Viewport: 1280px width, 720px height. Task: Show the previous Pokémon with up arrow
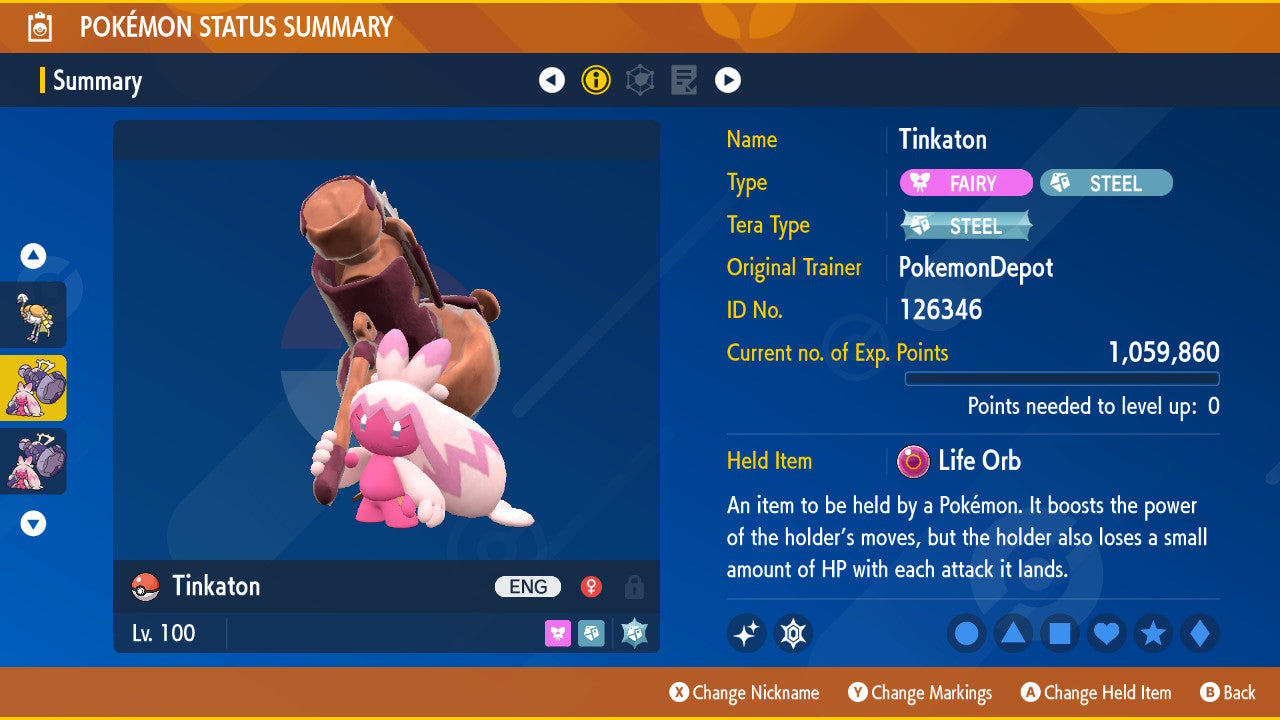point(33,257)
